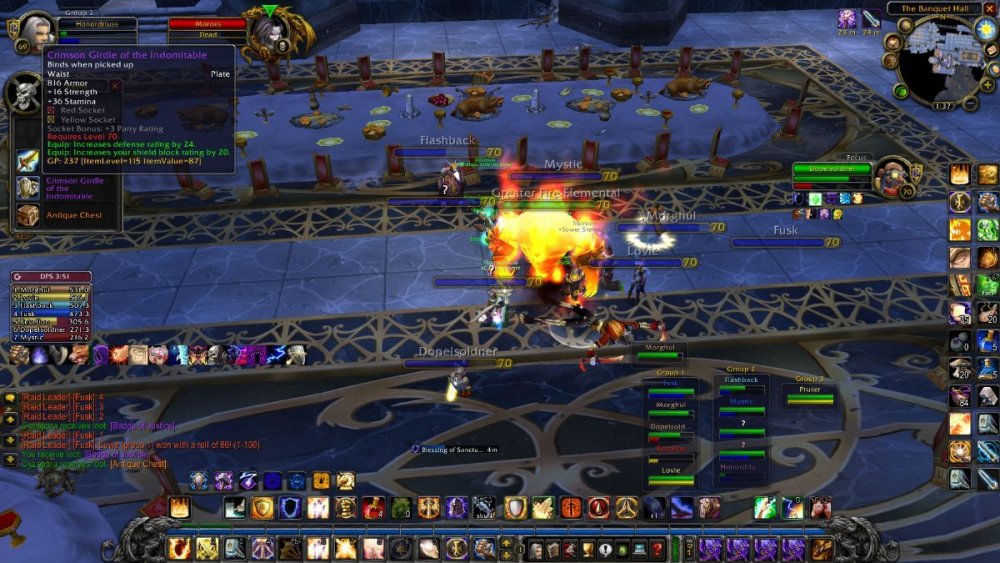Viewport: 1000px width, 563px height.
Task: Select the Honordriuss player portrait
Action: click(34, 34)
